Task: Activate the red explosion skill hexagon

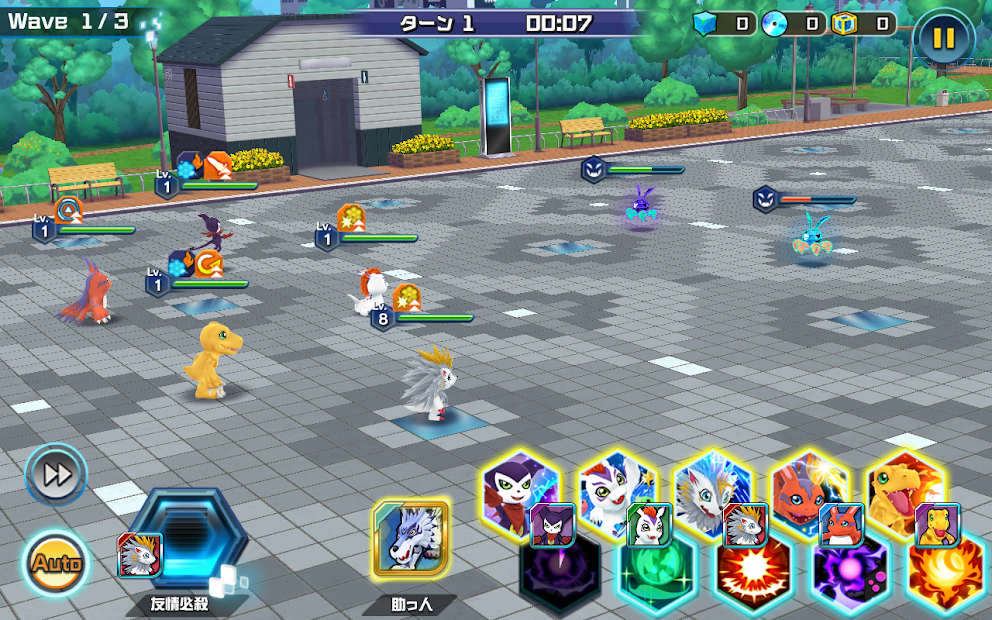Action: click(753, 577)
